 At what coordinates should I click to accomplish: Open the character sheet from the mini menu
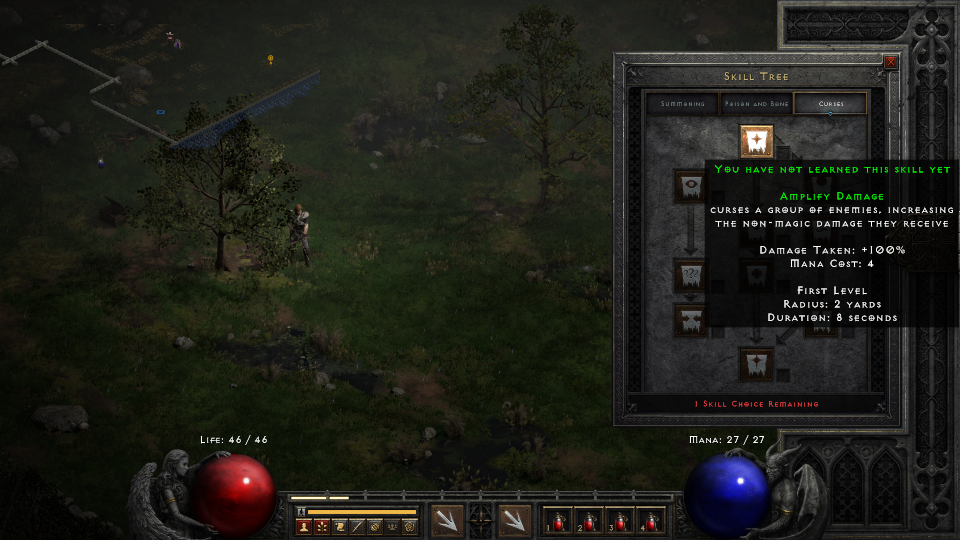pos(304,526)
